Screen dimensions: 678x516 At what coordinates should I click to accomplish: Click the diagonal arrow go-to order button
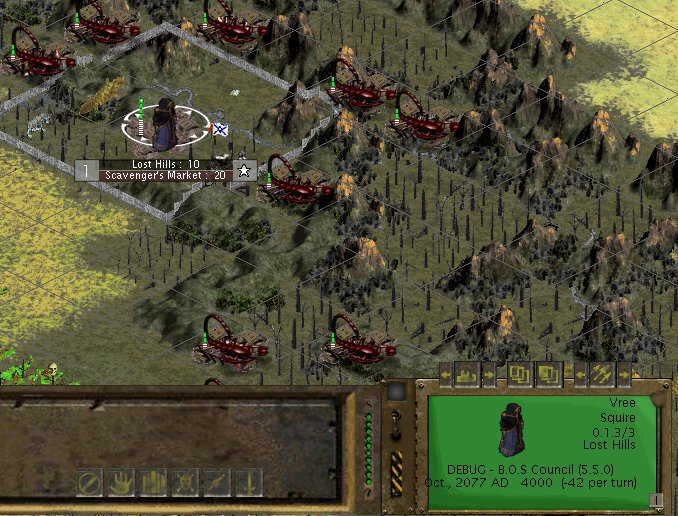click(216, 482)
